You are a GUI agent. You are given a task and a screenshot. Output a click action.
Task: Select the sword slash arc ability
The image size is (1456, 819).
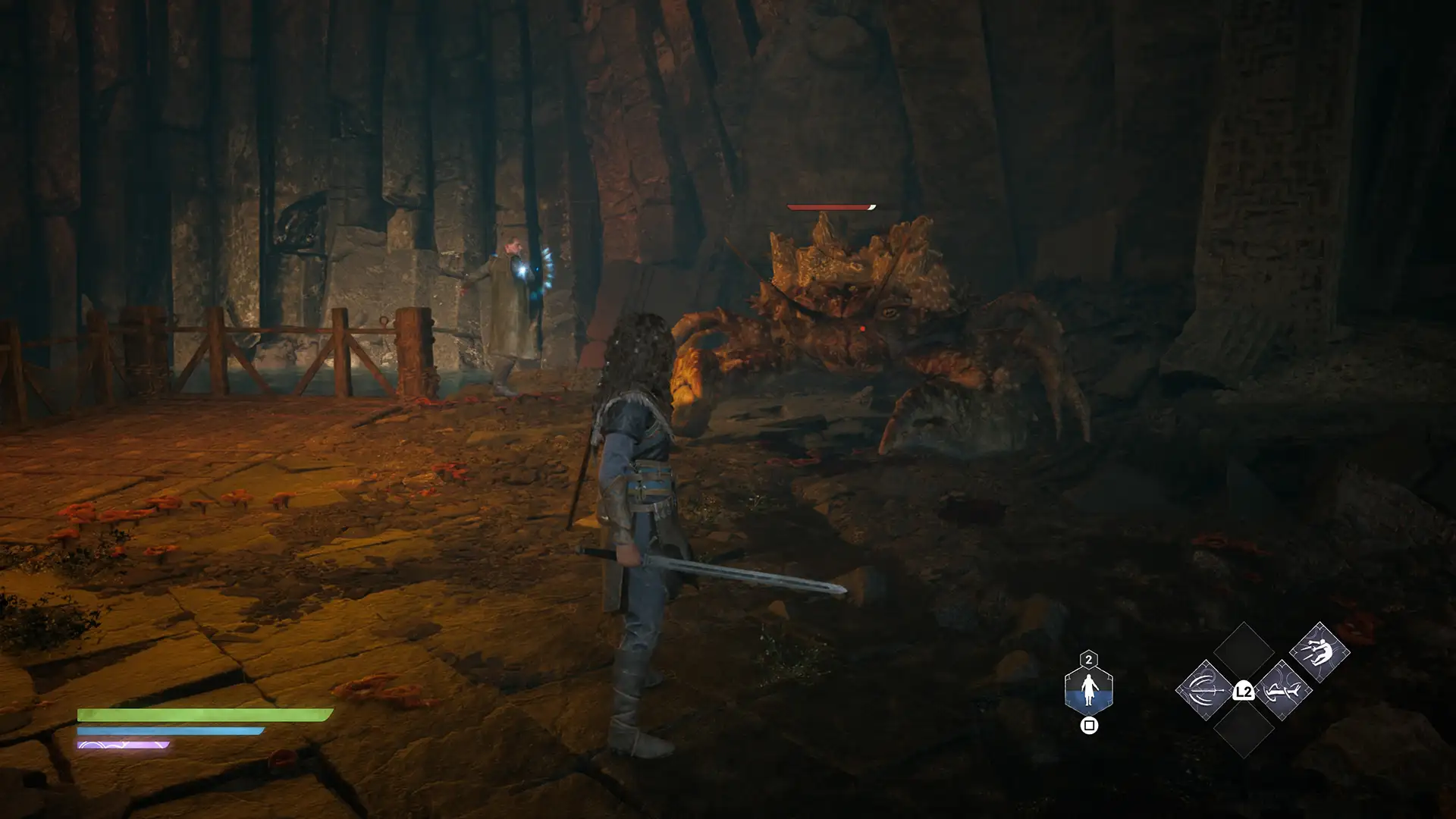click(x=1205, y=690)
